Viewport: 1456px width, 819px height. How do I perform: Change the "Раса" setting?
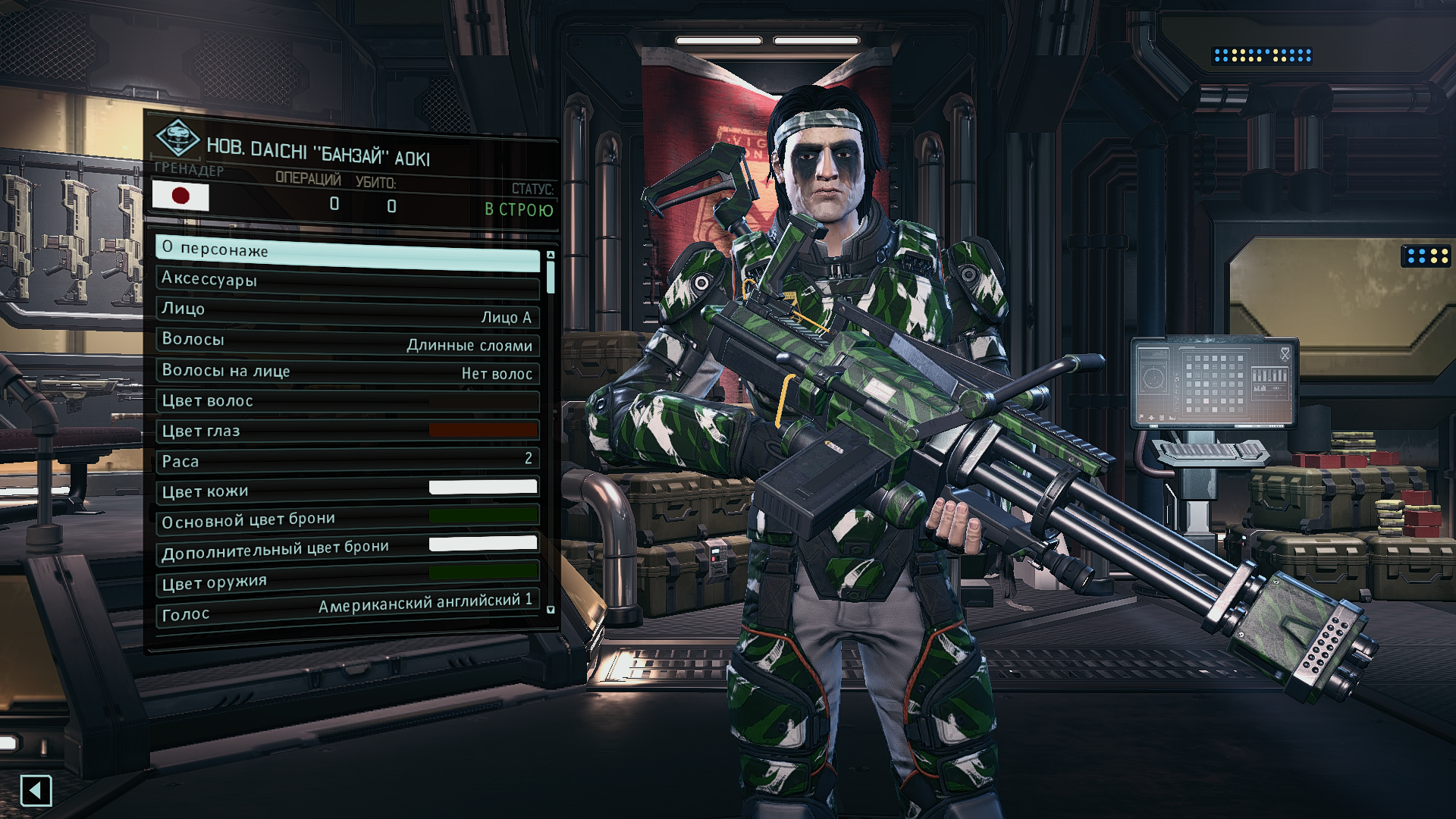(347, 460)
